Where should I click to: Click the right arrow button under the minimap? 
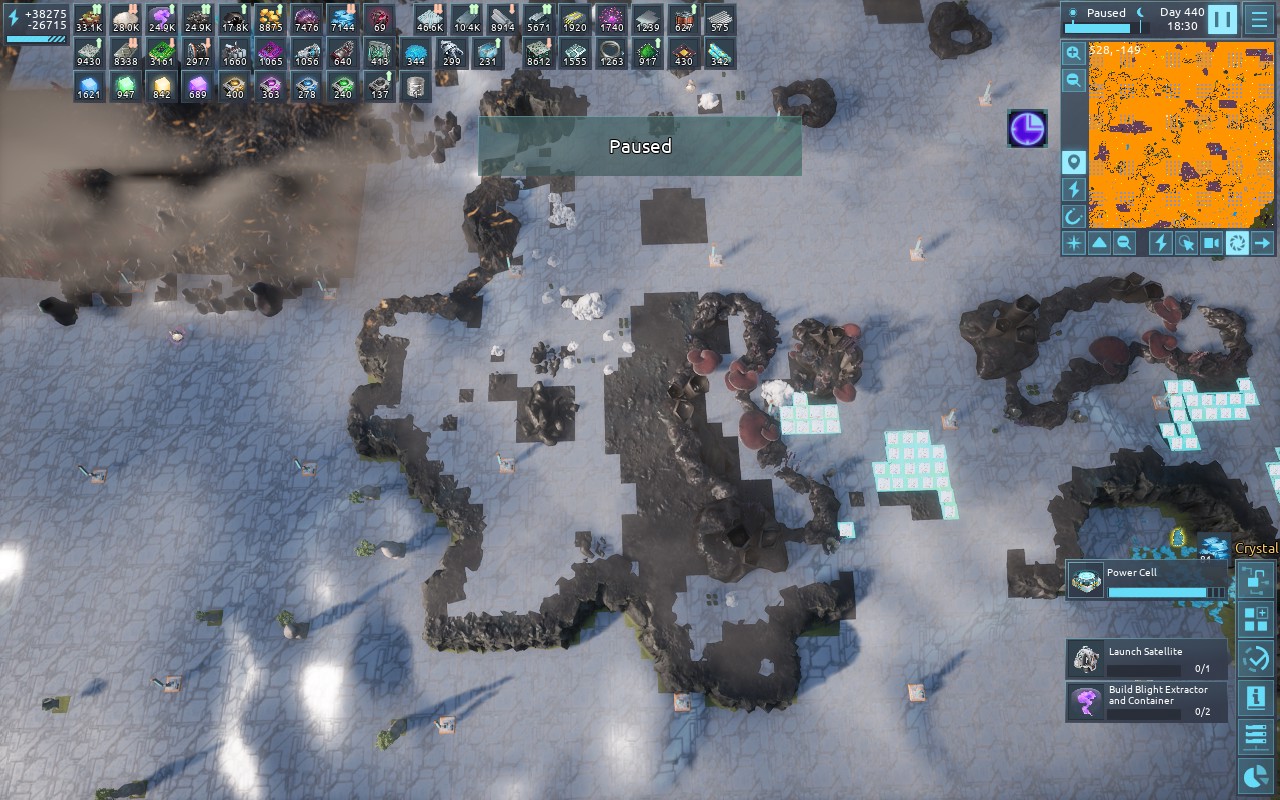[x=1262, y=243]
